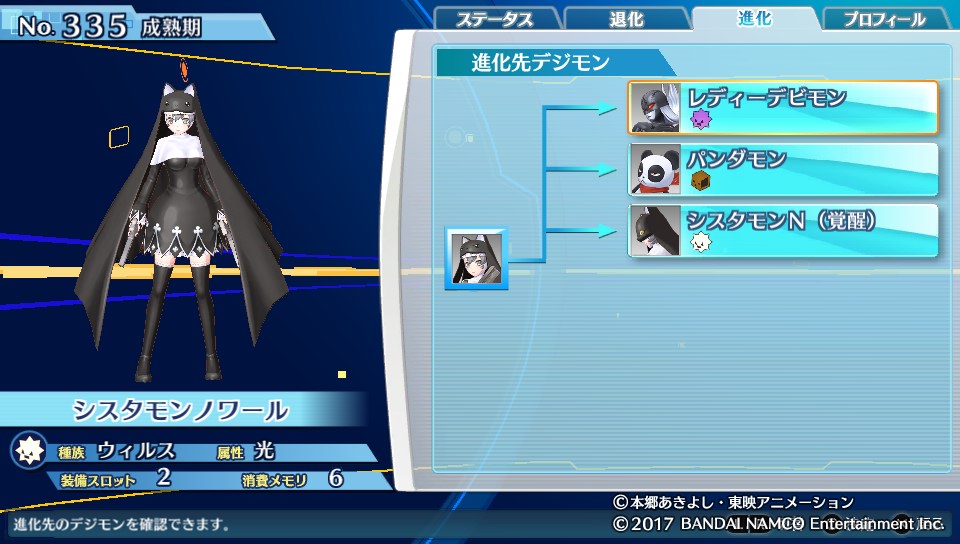Open the 退化 tab
The height and width of the screenshot is (544, 960).
tap(625, 20)
